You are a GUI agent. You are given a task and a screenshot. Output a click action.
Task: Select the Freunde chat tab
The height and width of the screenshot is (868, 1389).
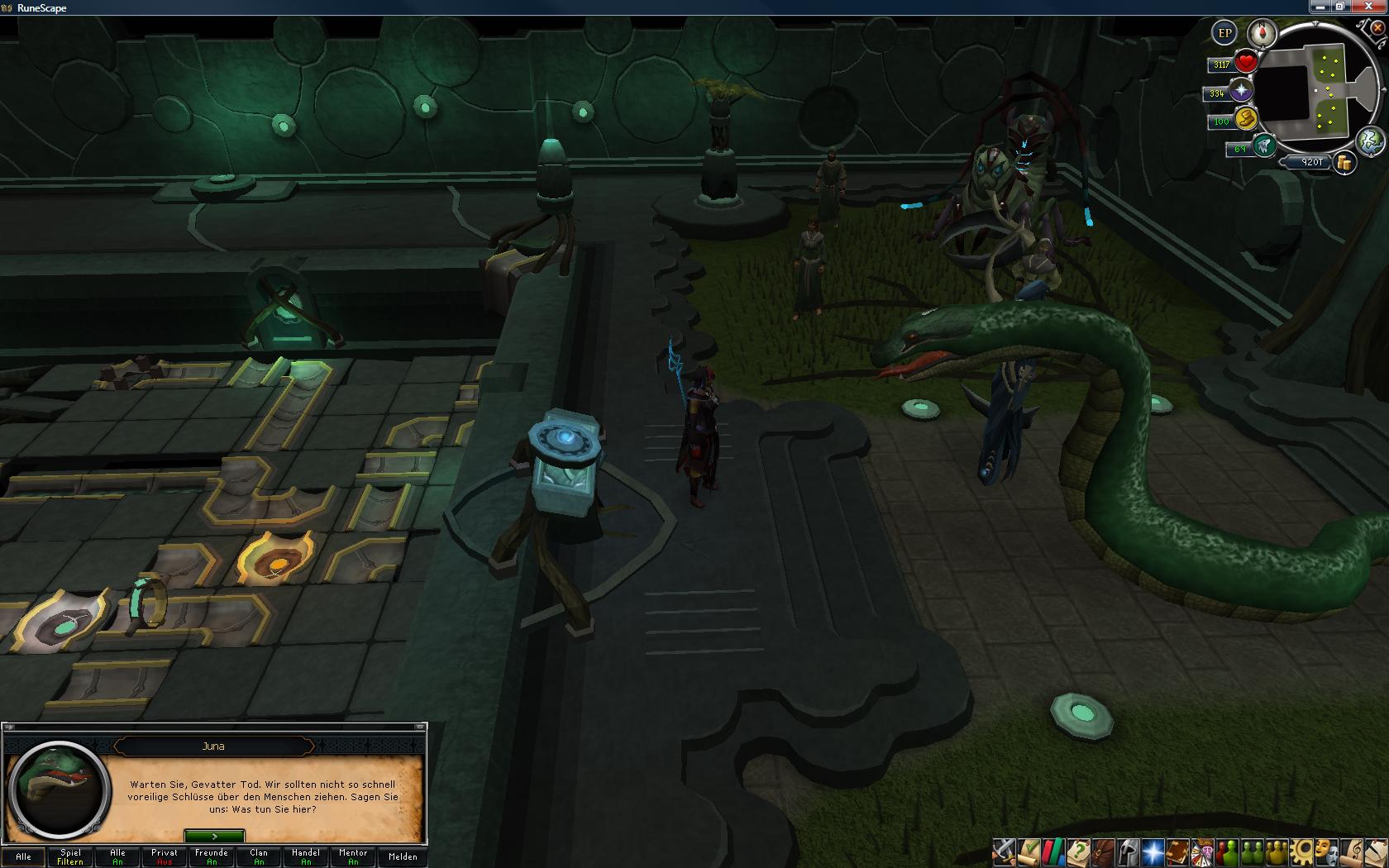click(x=212, y=856)
